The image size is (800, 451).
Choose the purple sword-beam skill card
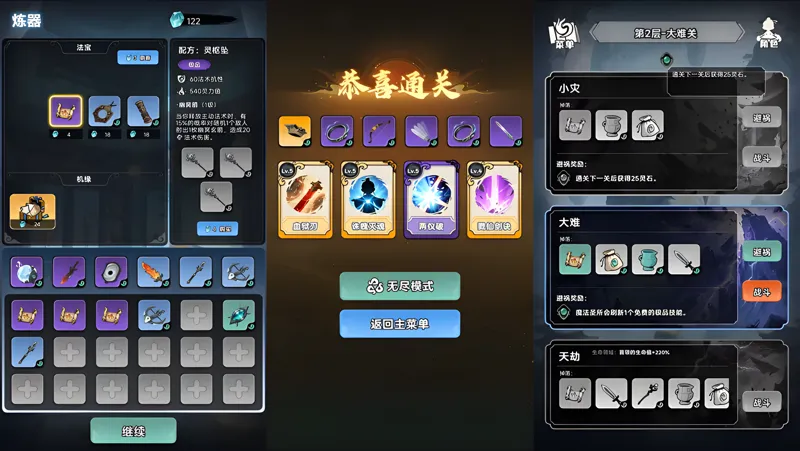(x=490, y=199)
